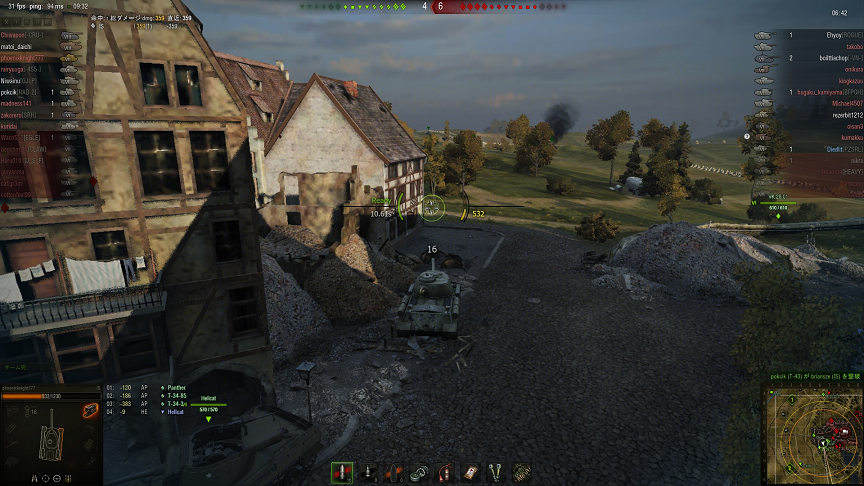Use the repair kit consumable

[420, 472]
